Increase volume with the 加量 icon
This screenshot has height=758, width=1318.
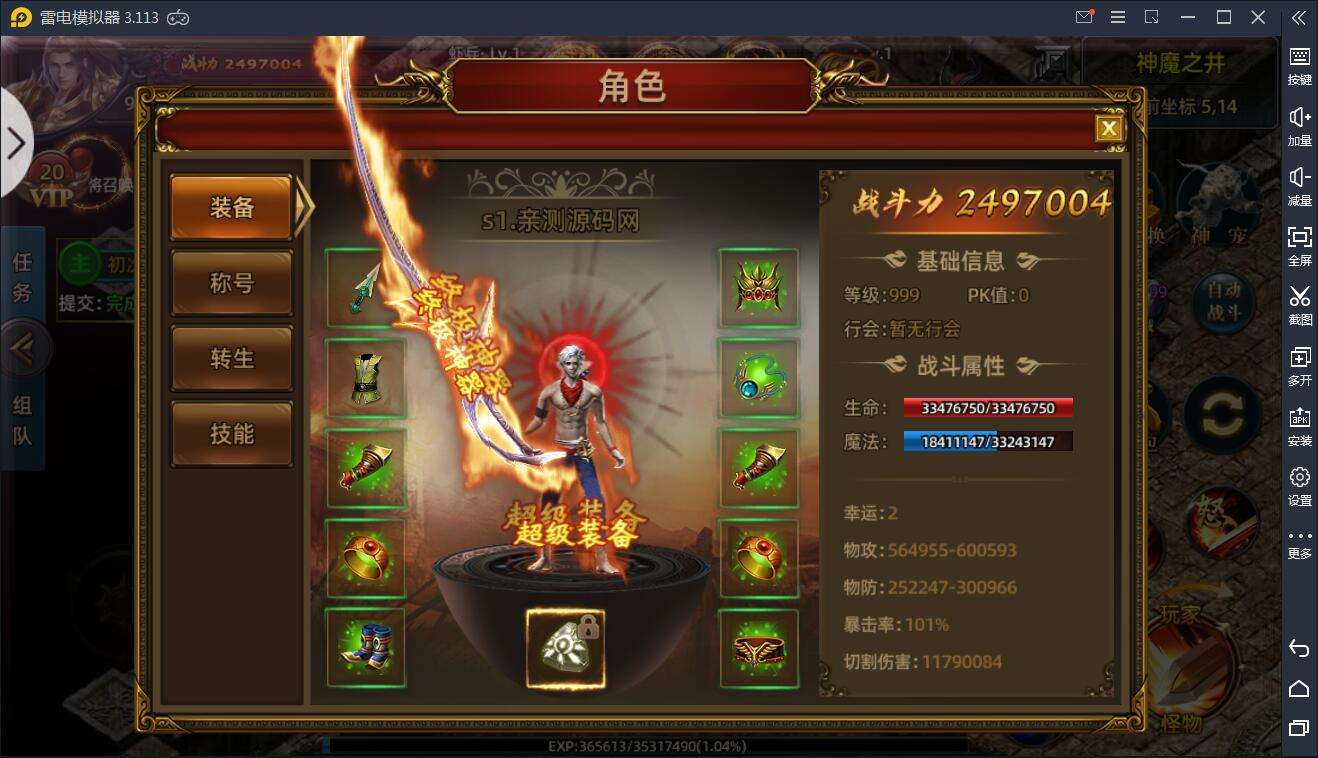(1299, 125)
